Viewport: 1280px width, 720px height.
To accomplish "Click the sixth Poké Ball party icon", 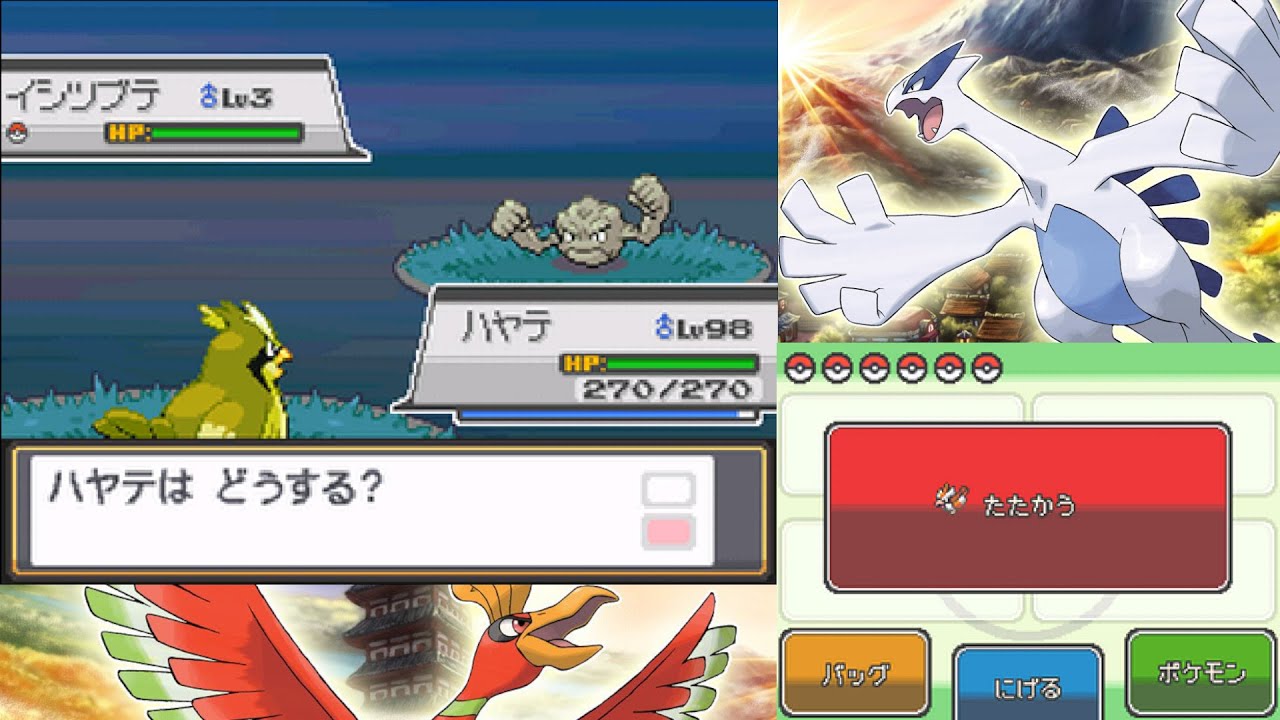I will pos(985,367).
